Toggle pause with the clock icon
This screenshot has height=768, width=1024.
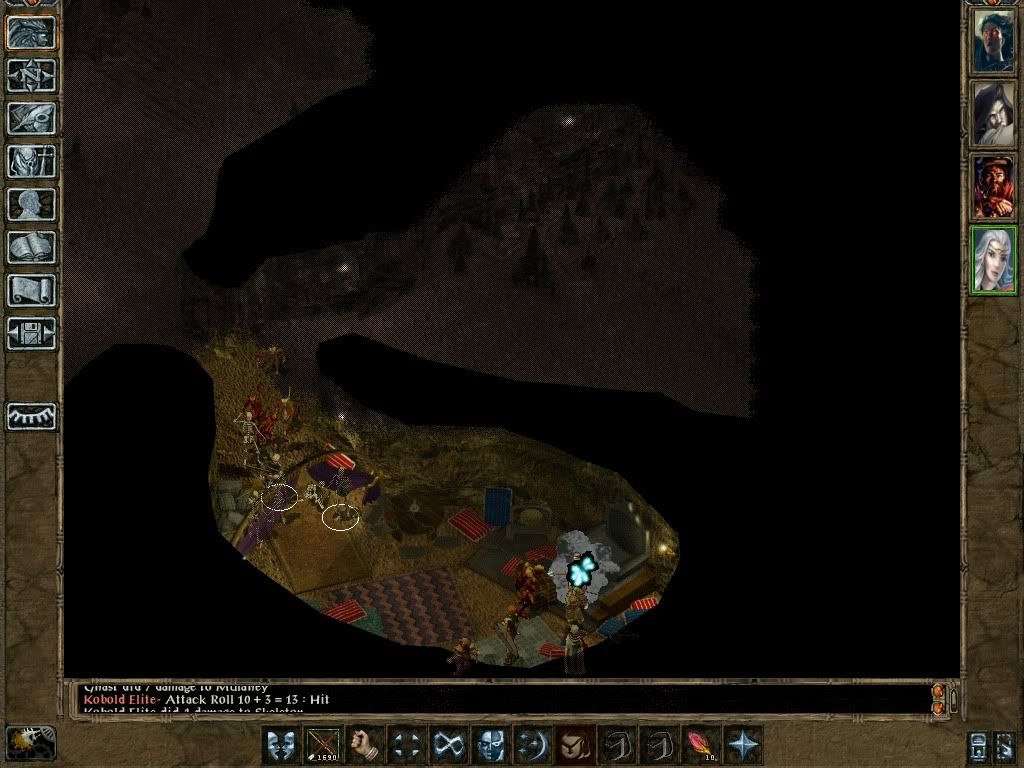coord(31,743)
